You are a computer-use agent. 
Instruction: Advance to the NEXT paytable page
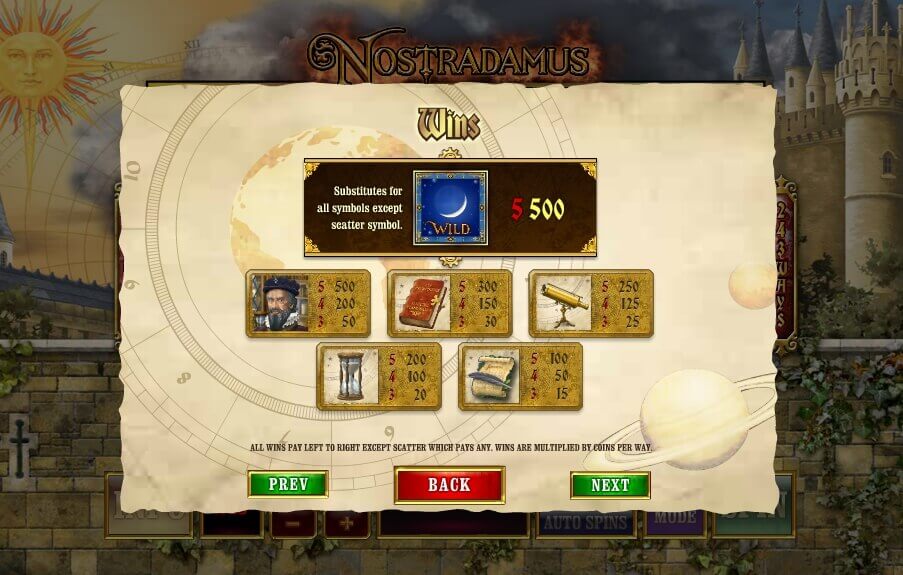click(610, 485)
